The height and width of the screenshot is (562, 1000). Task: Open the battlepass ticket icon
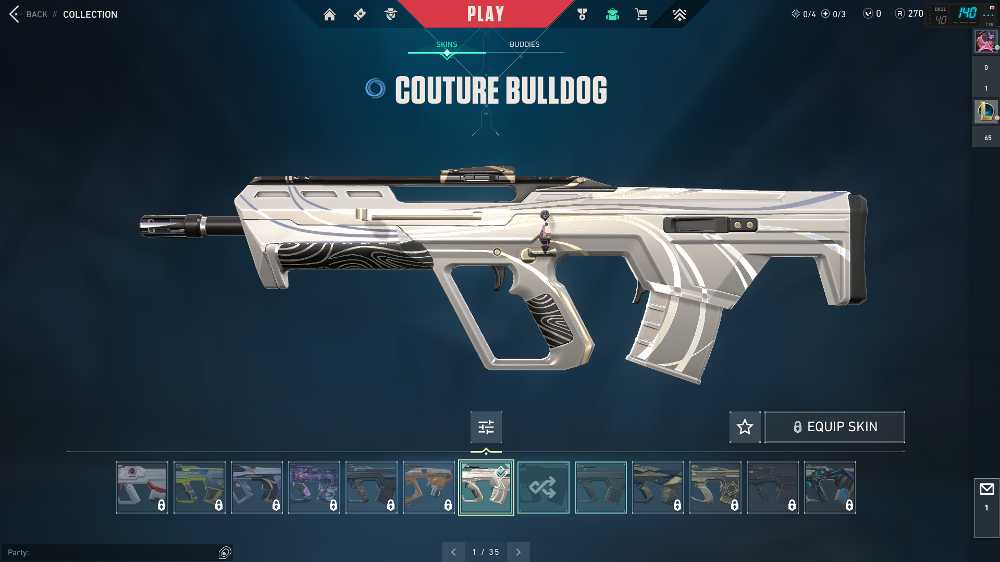click(x=360, y=15)
